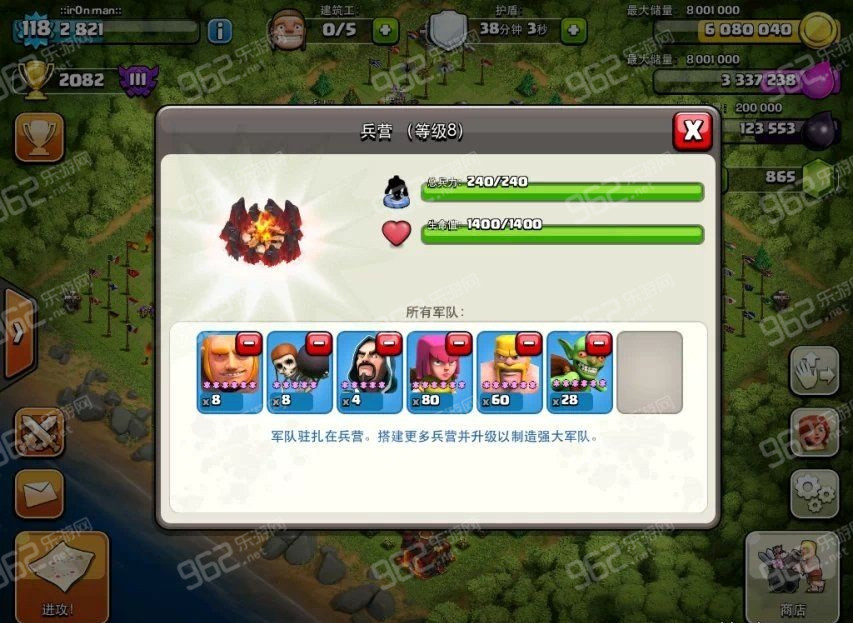Screen dimensions: 853x623
Task: Remove a Wall Breaker with its minus button
Action: pos(319,344)
